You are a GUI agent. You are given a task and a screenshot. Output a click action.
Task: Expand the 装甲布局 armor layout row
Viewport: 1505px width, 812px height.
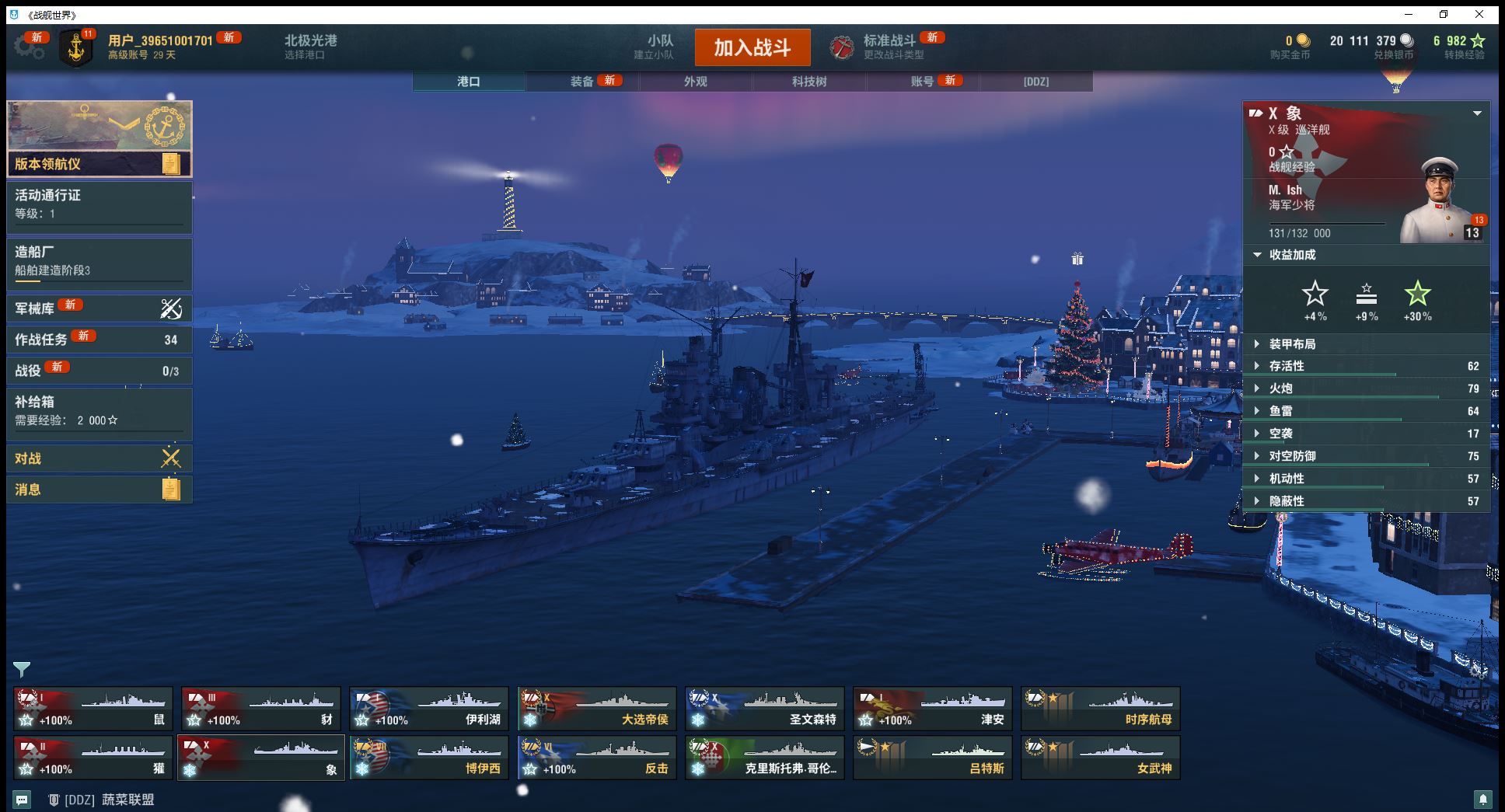click(1366, 344)
